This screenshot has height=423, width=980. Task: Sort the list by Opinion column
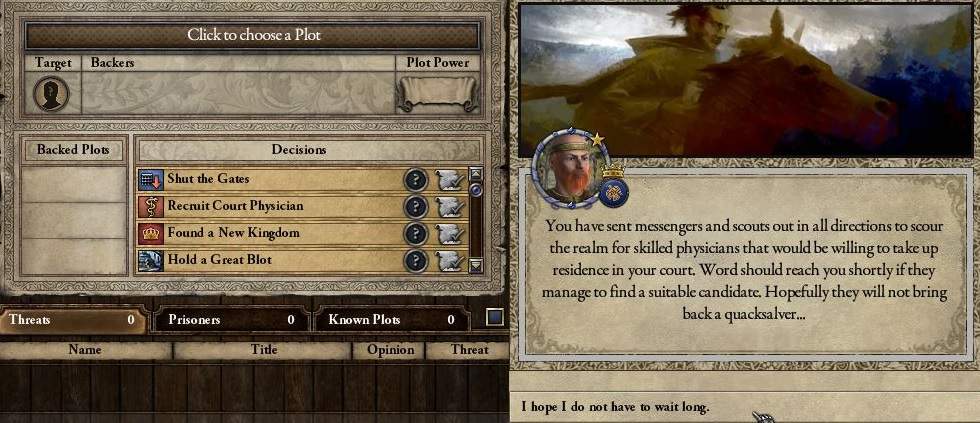click(390, 350)
